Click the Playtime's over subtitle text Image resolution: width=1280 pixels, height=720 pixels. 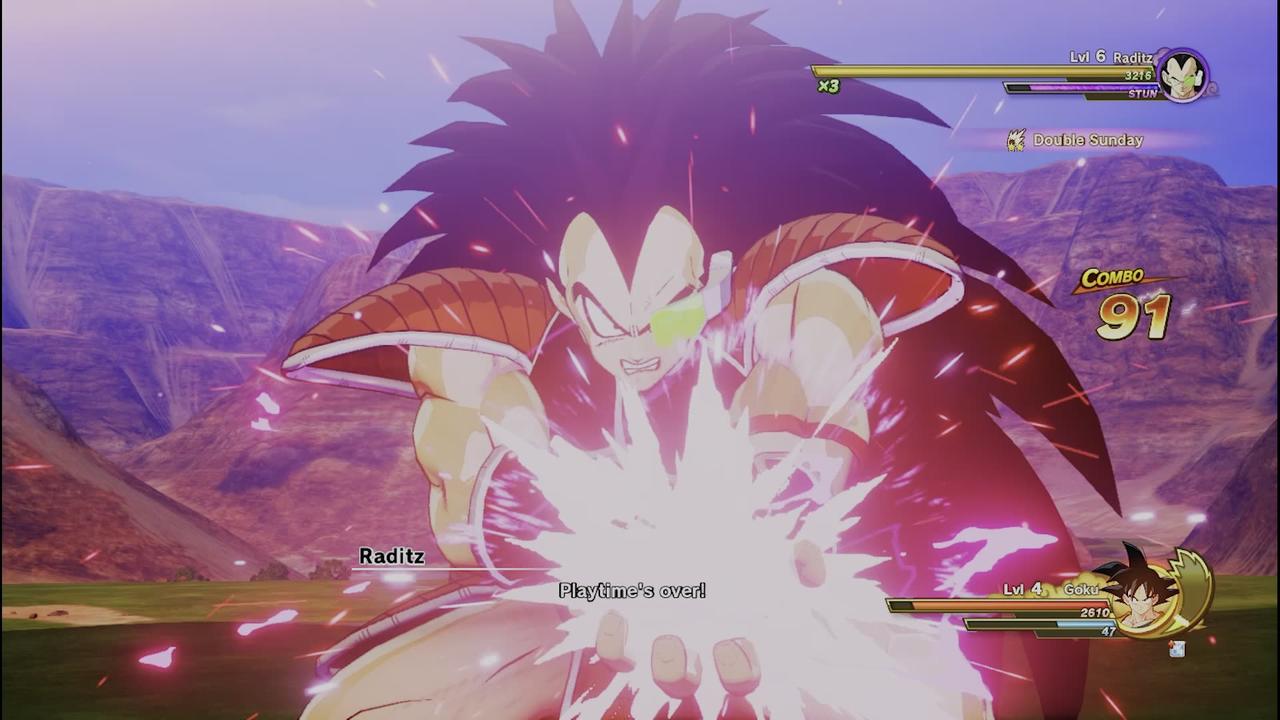click(633, 591)
